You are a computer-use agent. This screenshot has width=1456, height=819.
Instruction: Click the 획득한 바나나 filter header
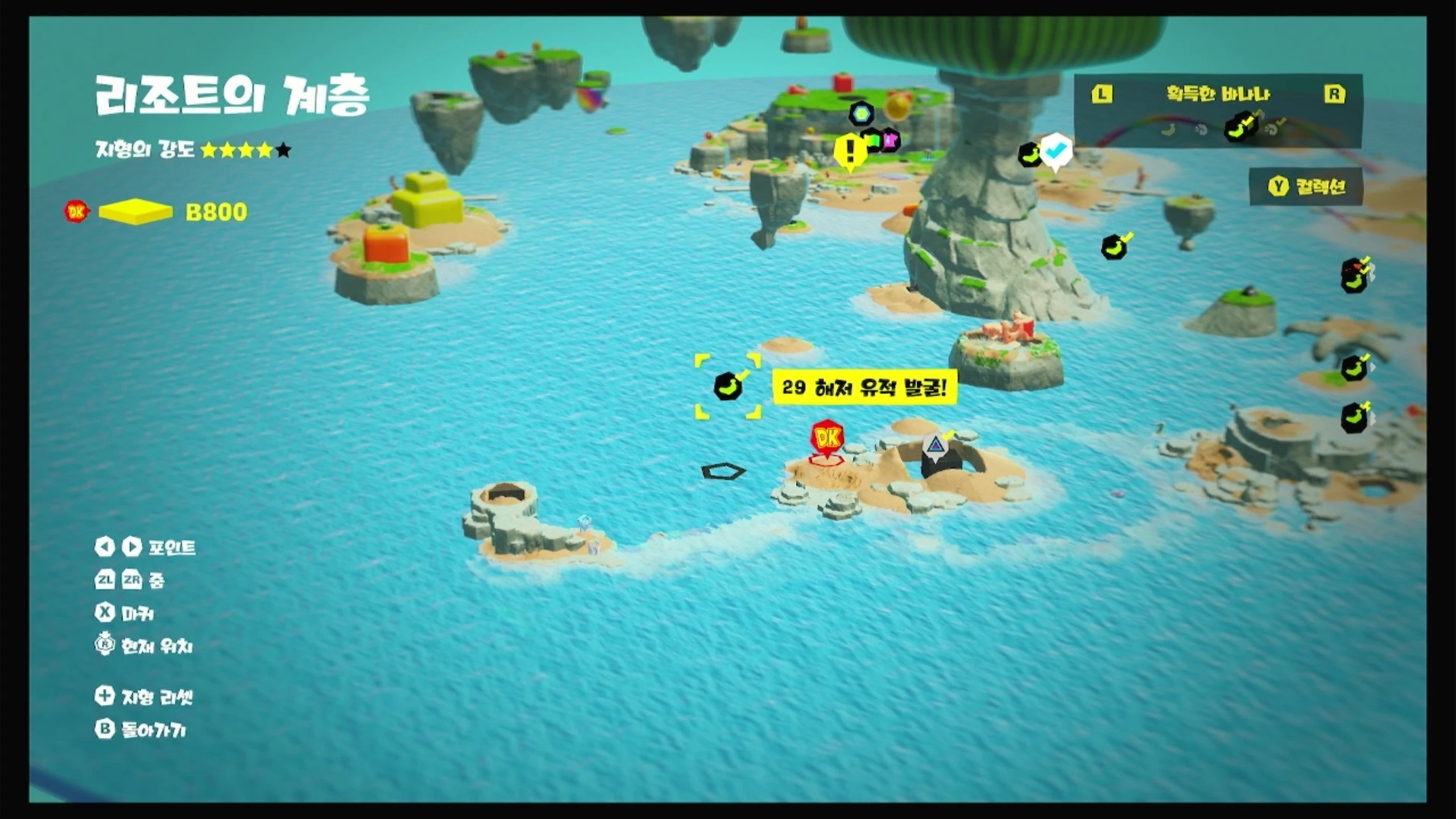click(x=1218, y=94)
